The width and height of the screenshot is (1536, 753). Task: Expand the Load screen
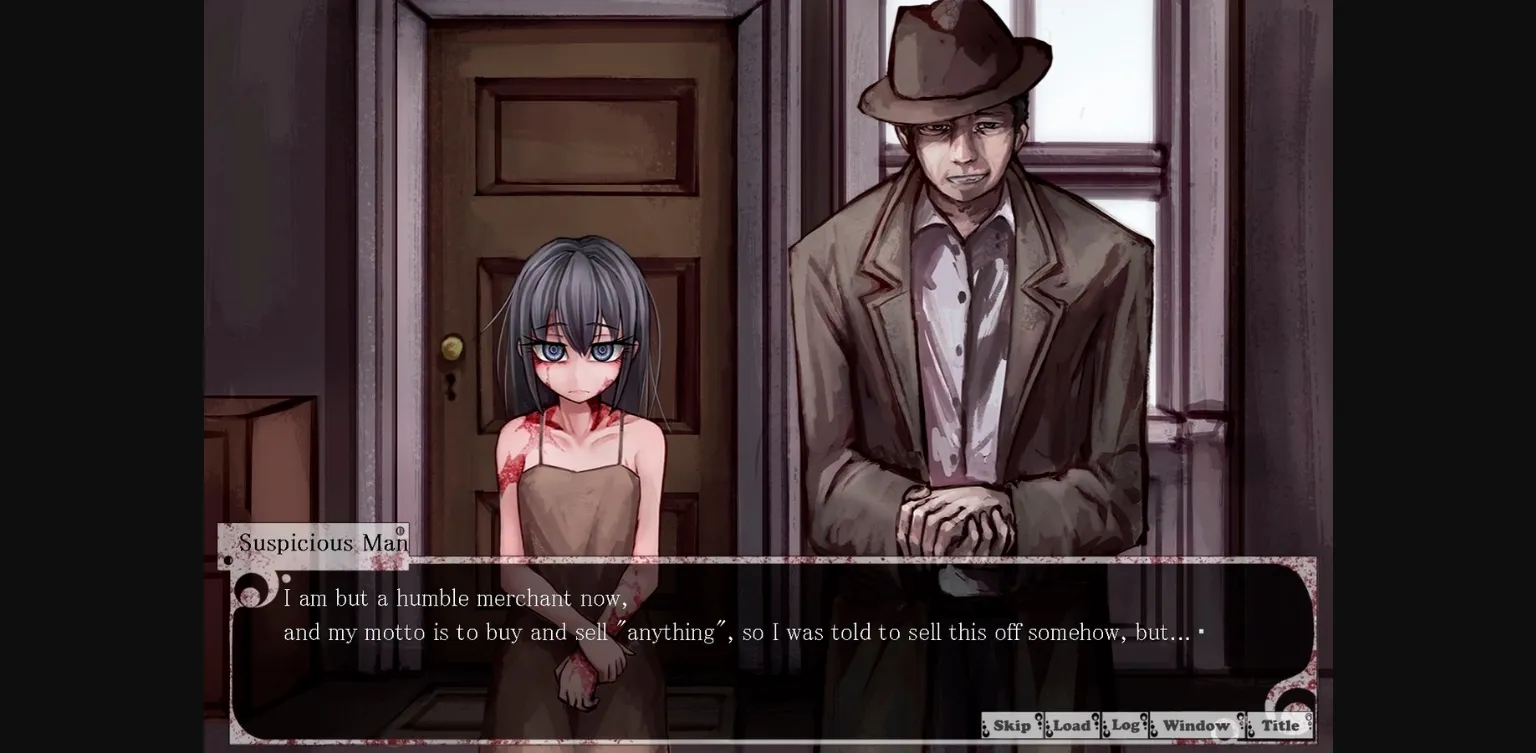click(1072, 725)
